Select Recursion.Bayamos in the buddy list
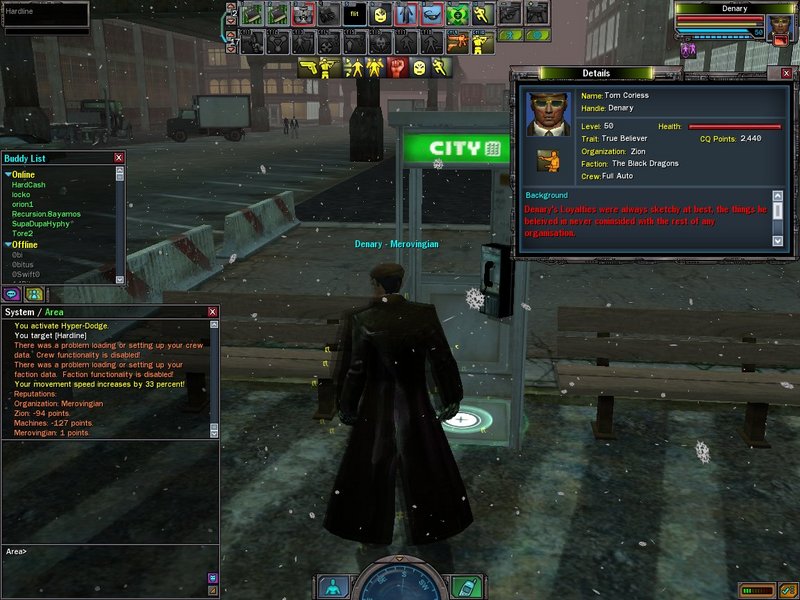Image resolution: width=800 pixels, height=600 pixels. [46, 214]
